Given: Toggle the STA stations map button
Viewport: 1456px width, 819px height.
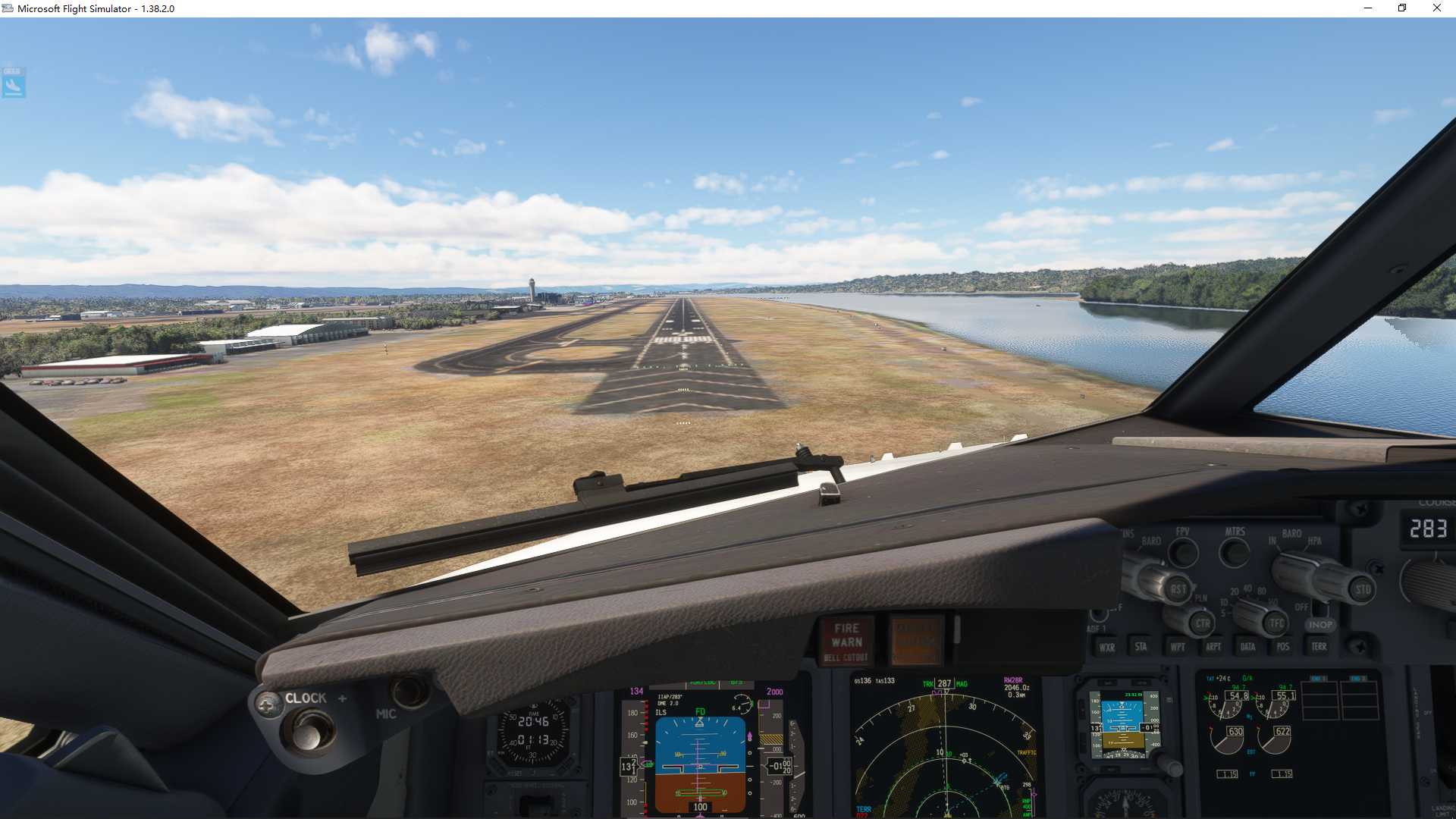Looking at the screenshot, I should pos(1141,646).
